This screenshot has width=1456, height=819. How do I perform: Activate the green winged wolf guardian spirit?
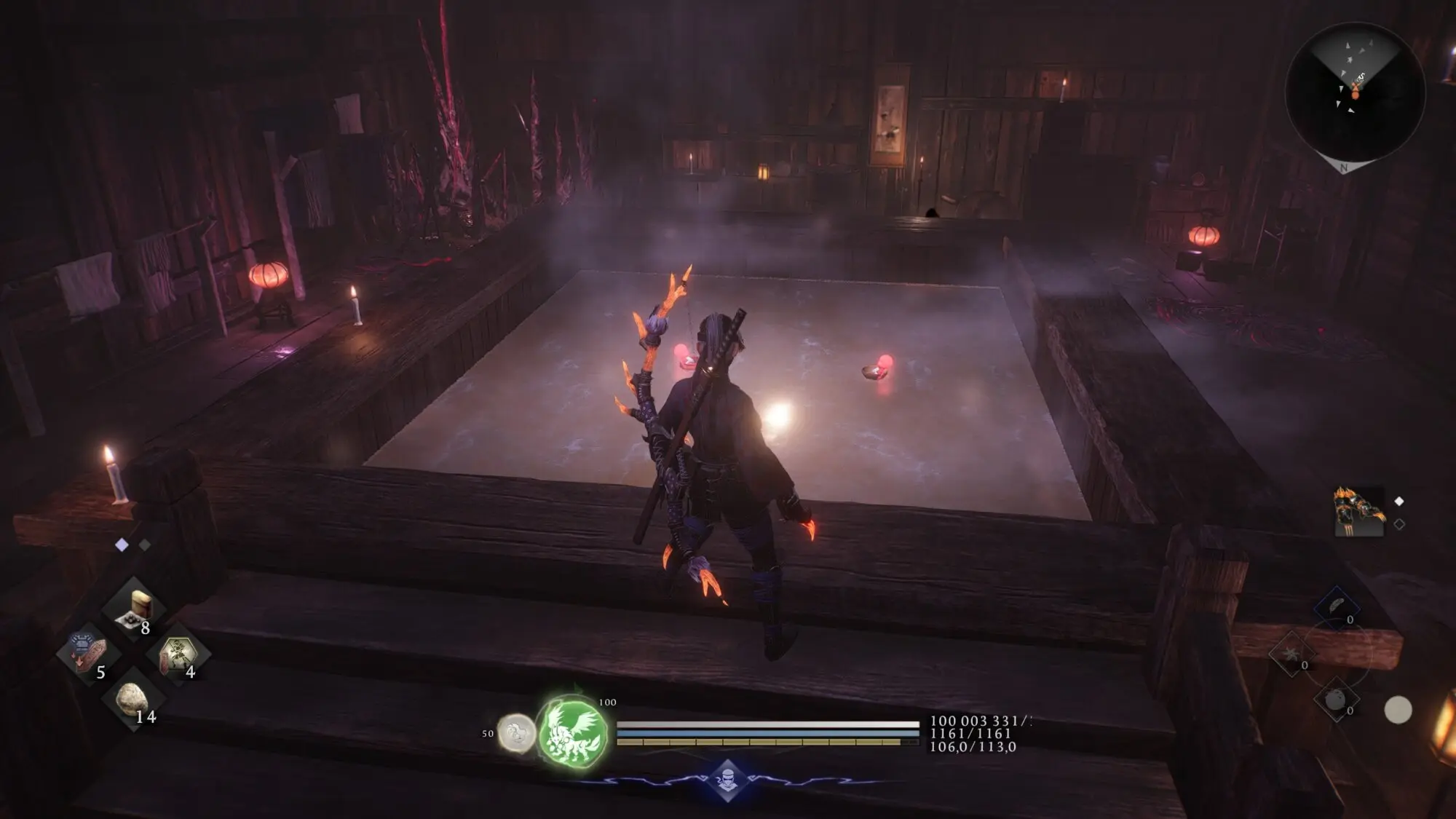pos(574,732)
